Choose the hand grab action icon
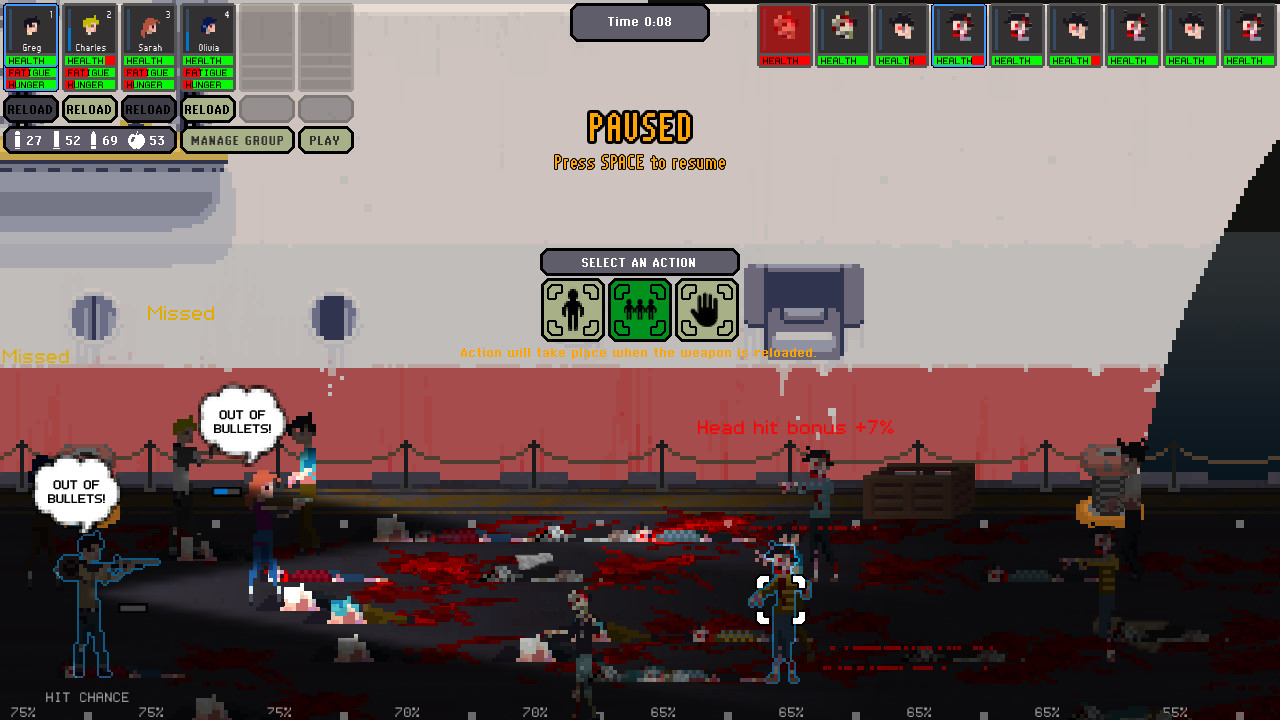 [x=707, y=310]
